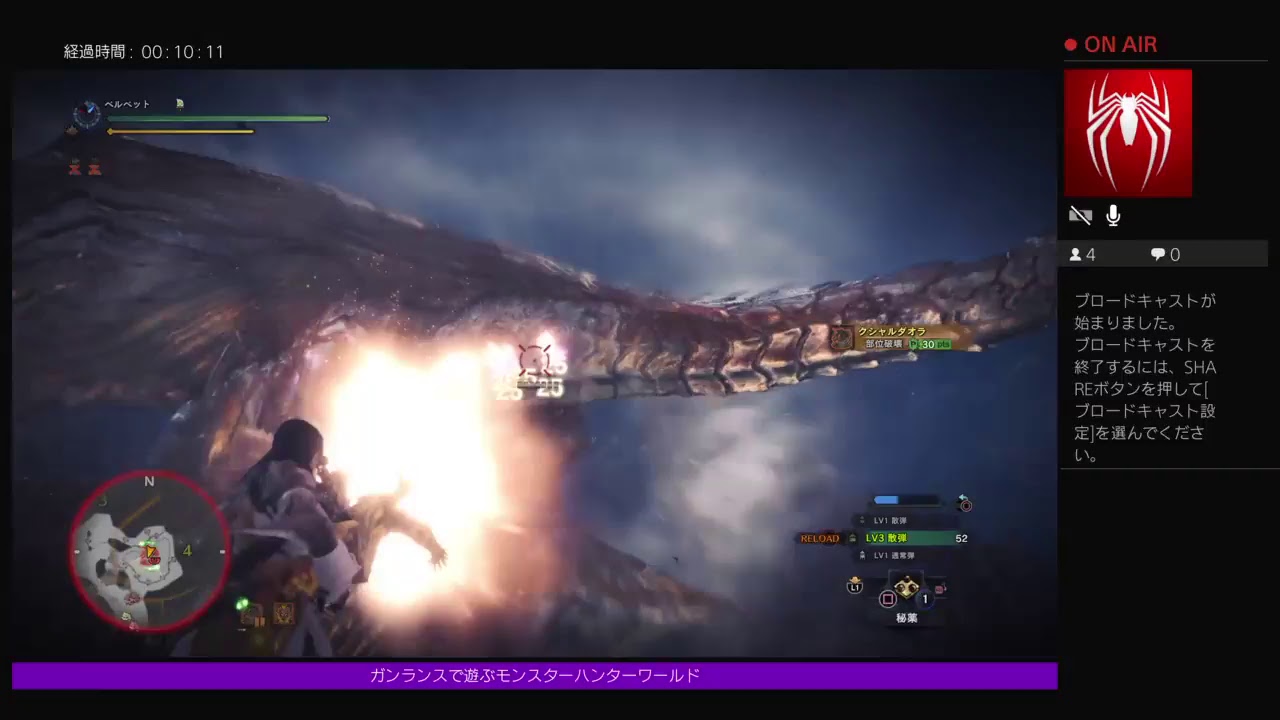The image size is (1280, 720).
Task: Toggle the camera broadcast overlay
Action: (x=1080, y=215)
